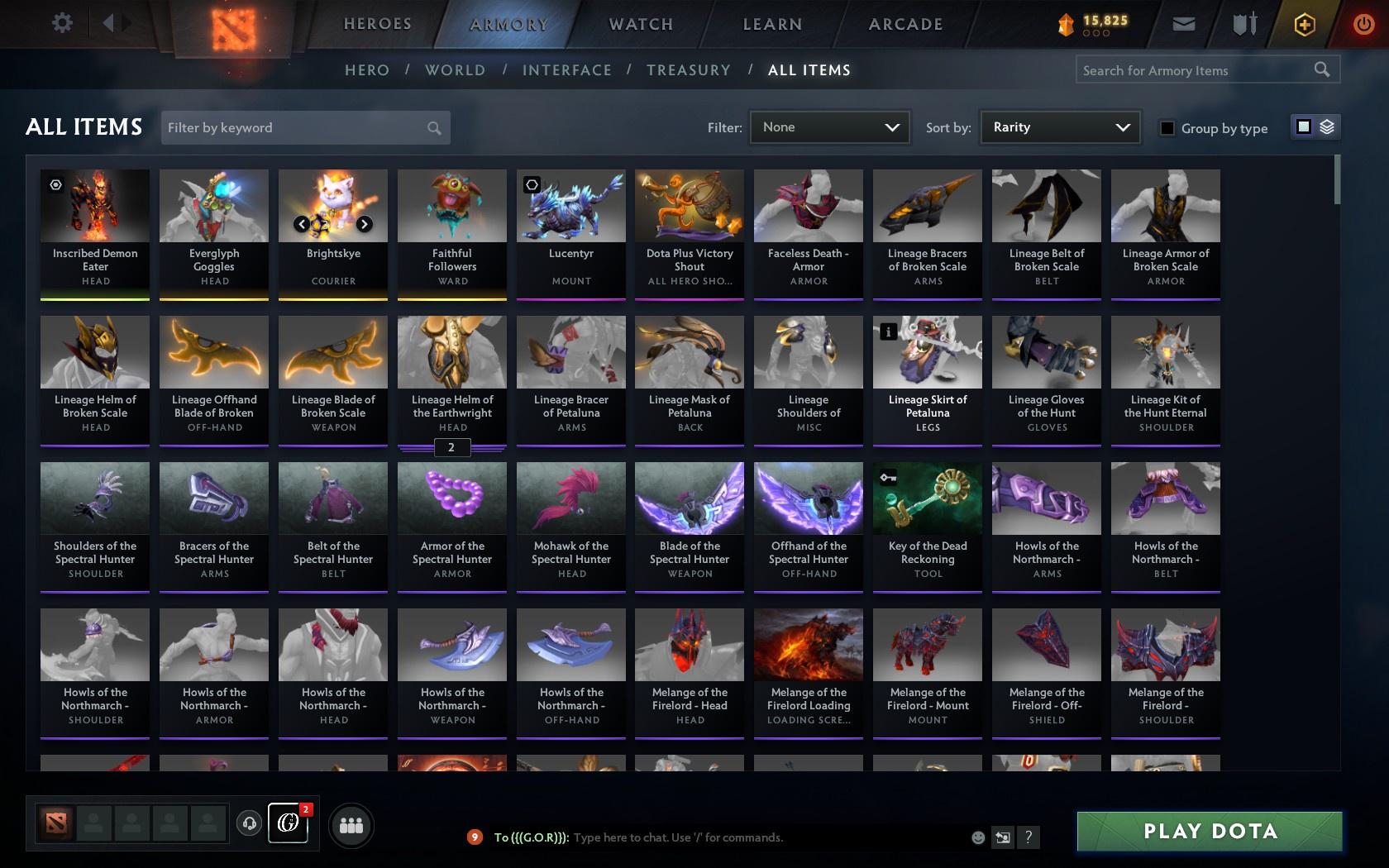Switch to the TREASURY tab
This screenshot has height=868, width=1389.
[x=689, y=70]
